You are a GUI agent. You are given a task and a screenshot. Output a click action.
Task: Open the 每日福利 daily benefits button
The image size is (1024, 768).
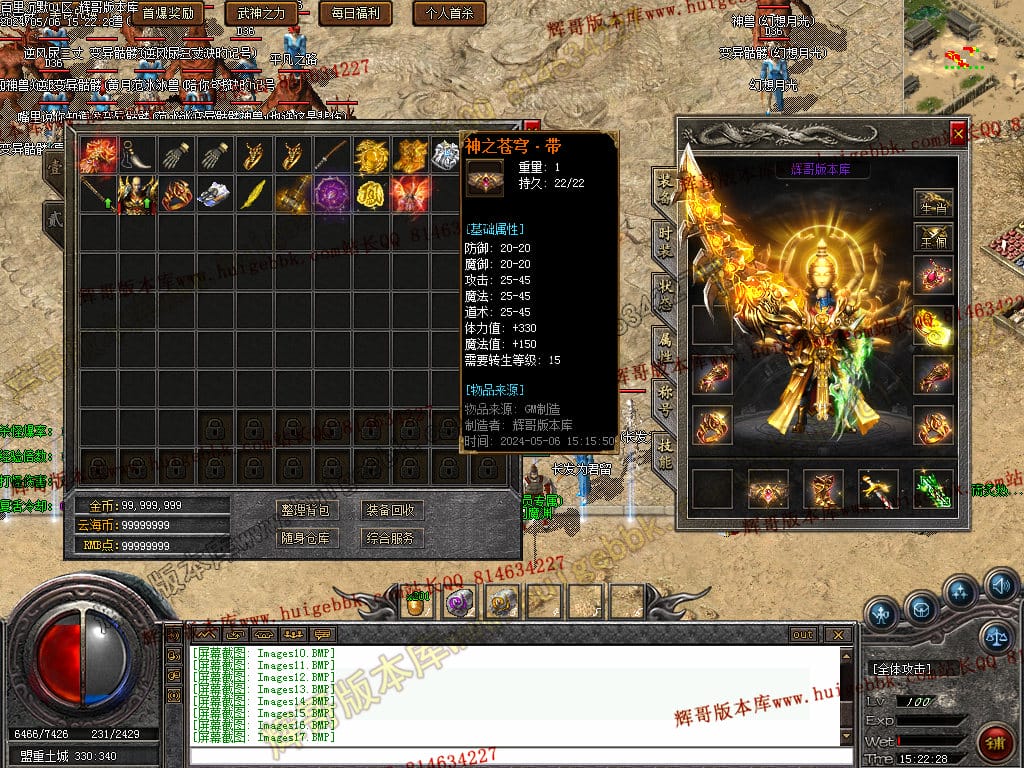[x=354, y=13]
